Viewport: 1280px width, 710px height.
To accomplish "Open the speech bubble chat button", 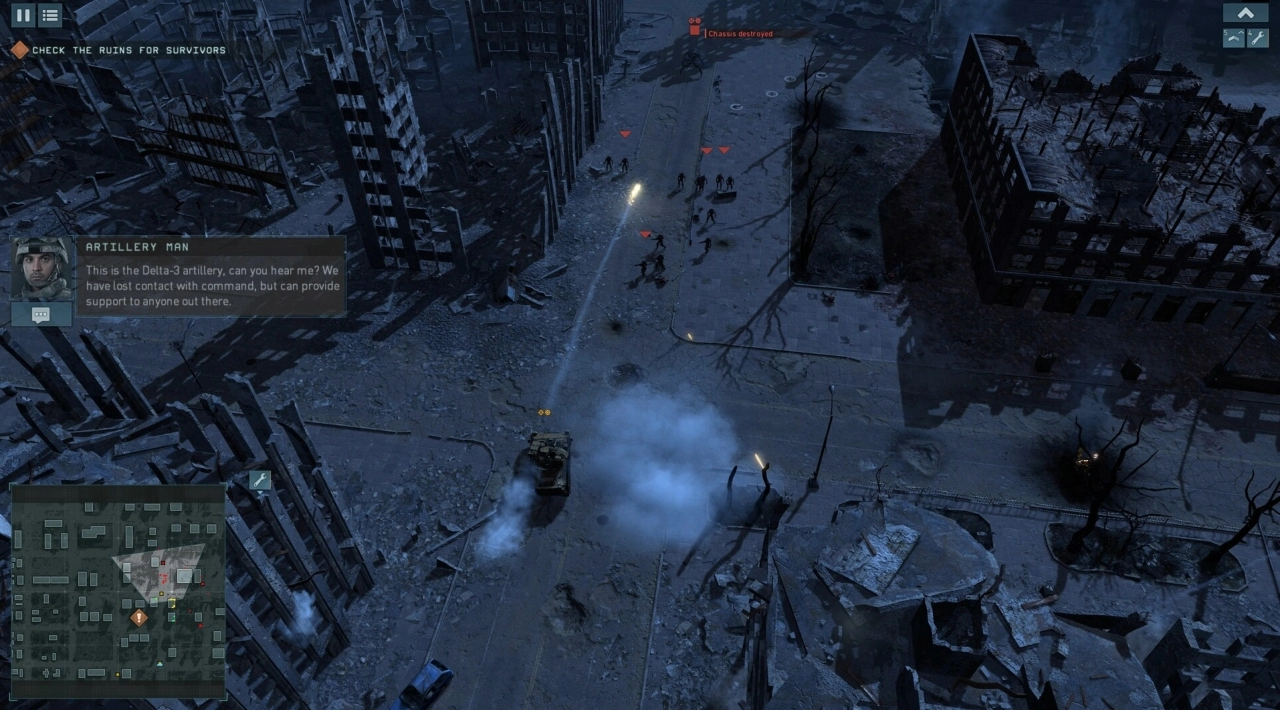I will tap(41, 314).
